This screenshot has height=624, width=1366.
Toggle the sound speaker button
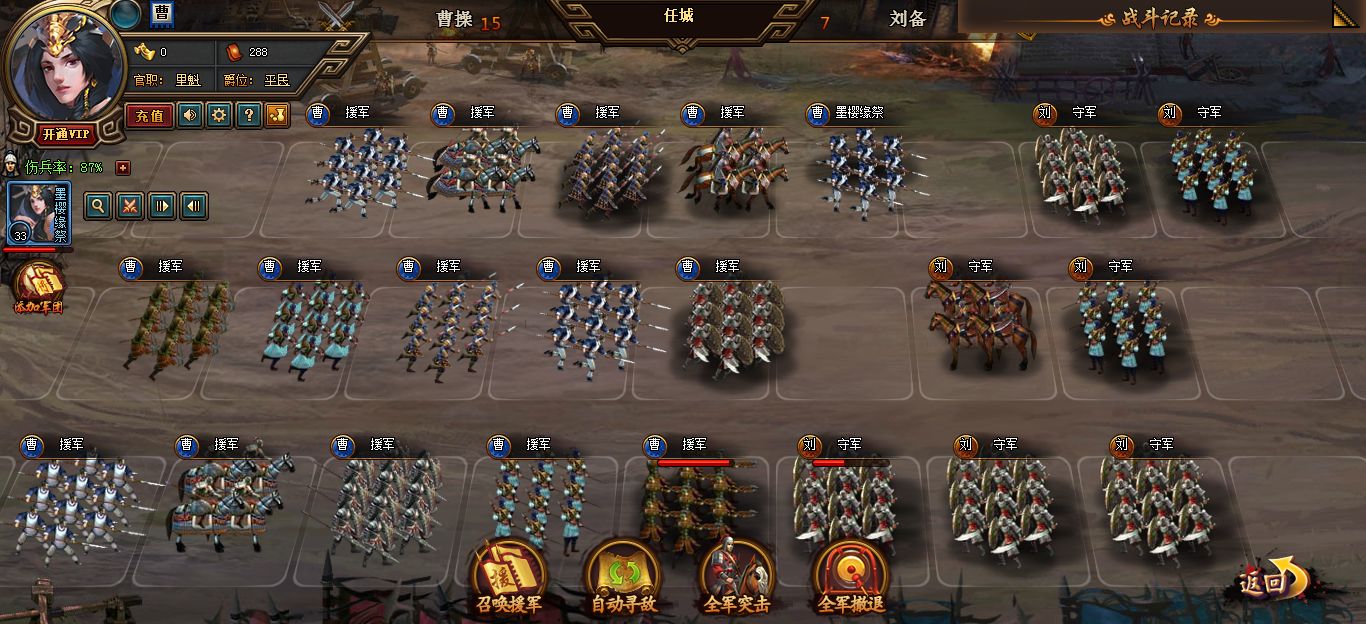click(x=190, y=115)
